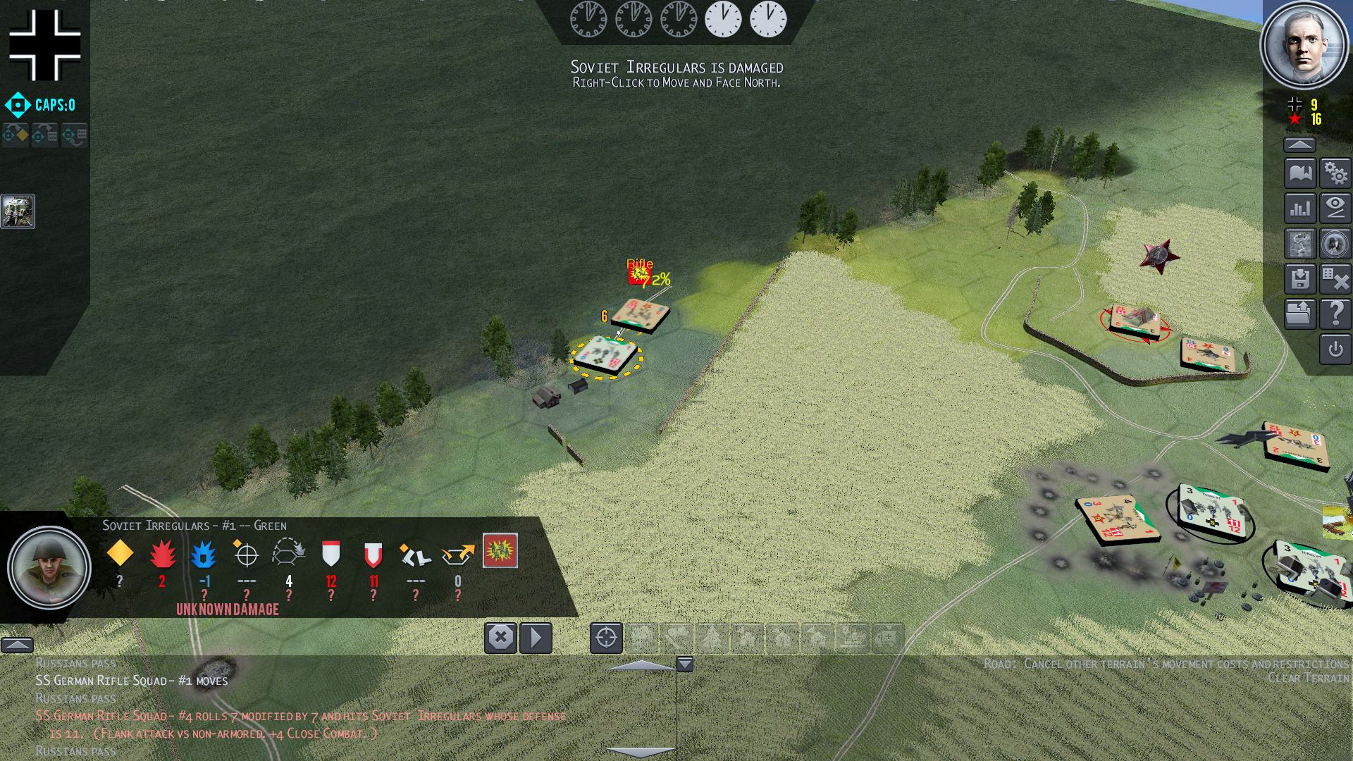Open the help question mark panel
The image size is (1353, 761).
pos(1335,314)
